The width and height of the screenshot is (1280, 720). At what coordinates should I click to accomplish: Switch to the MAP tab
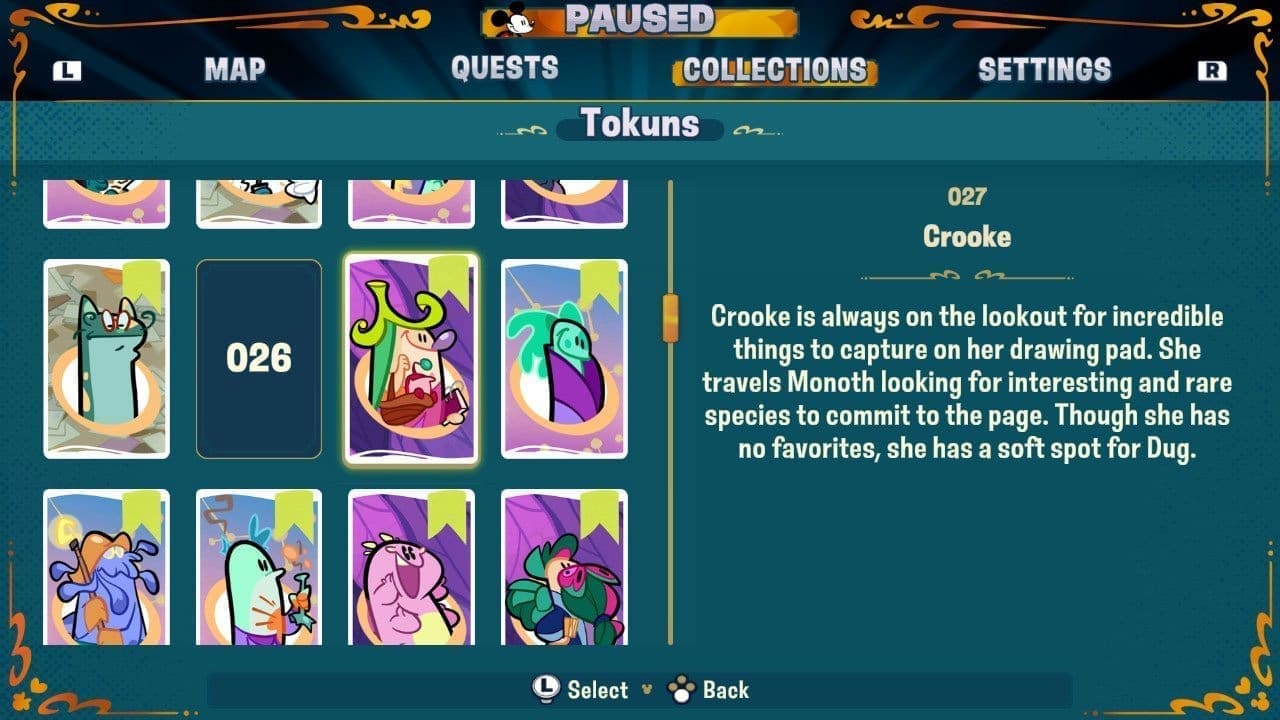click(234, 68)
